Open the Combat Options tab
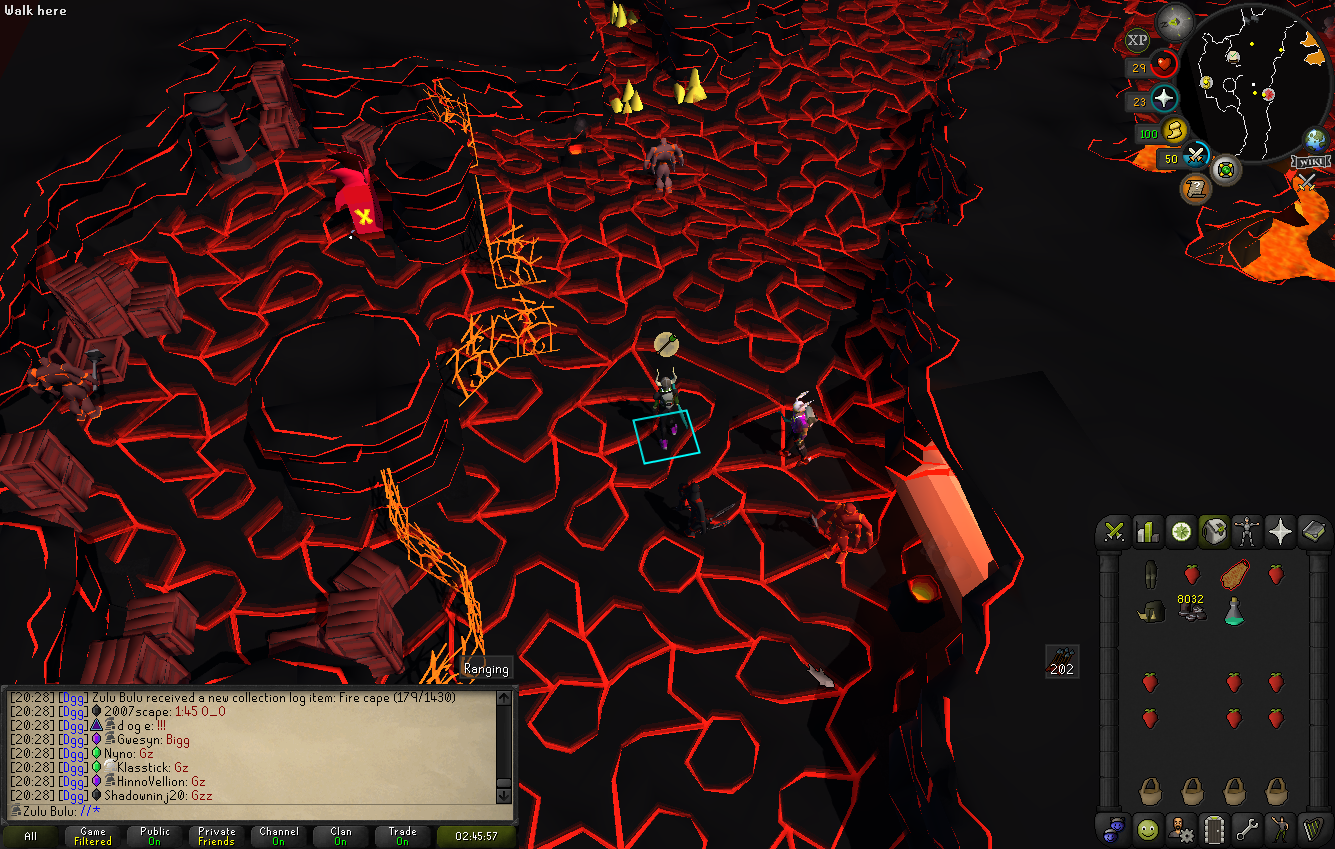The width and height of the screenshot is (1335, 849). pos(1113,532)
